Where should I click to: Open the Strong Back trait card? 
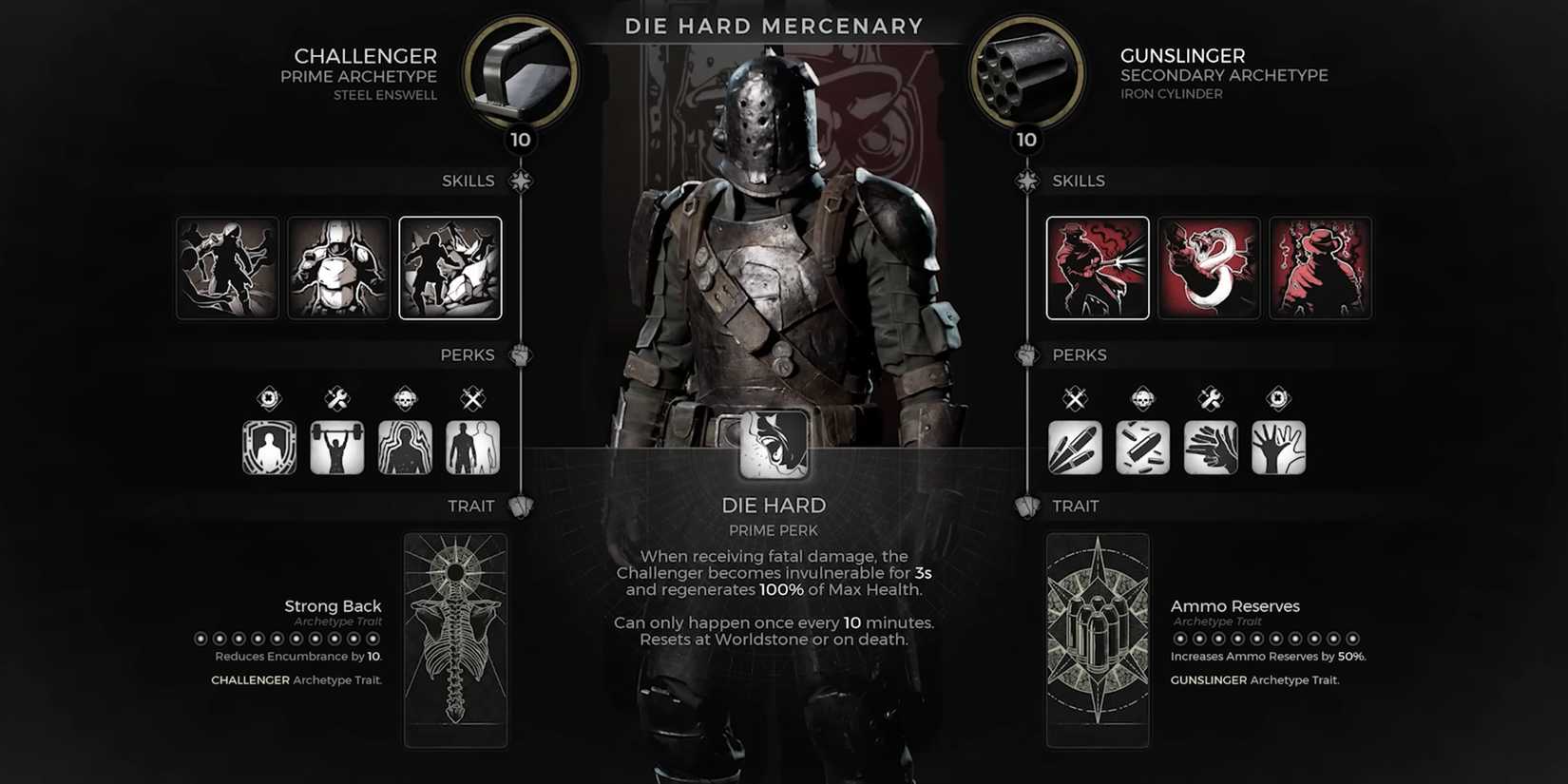456,639
